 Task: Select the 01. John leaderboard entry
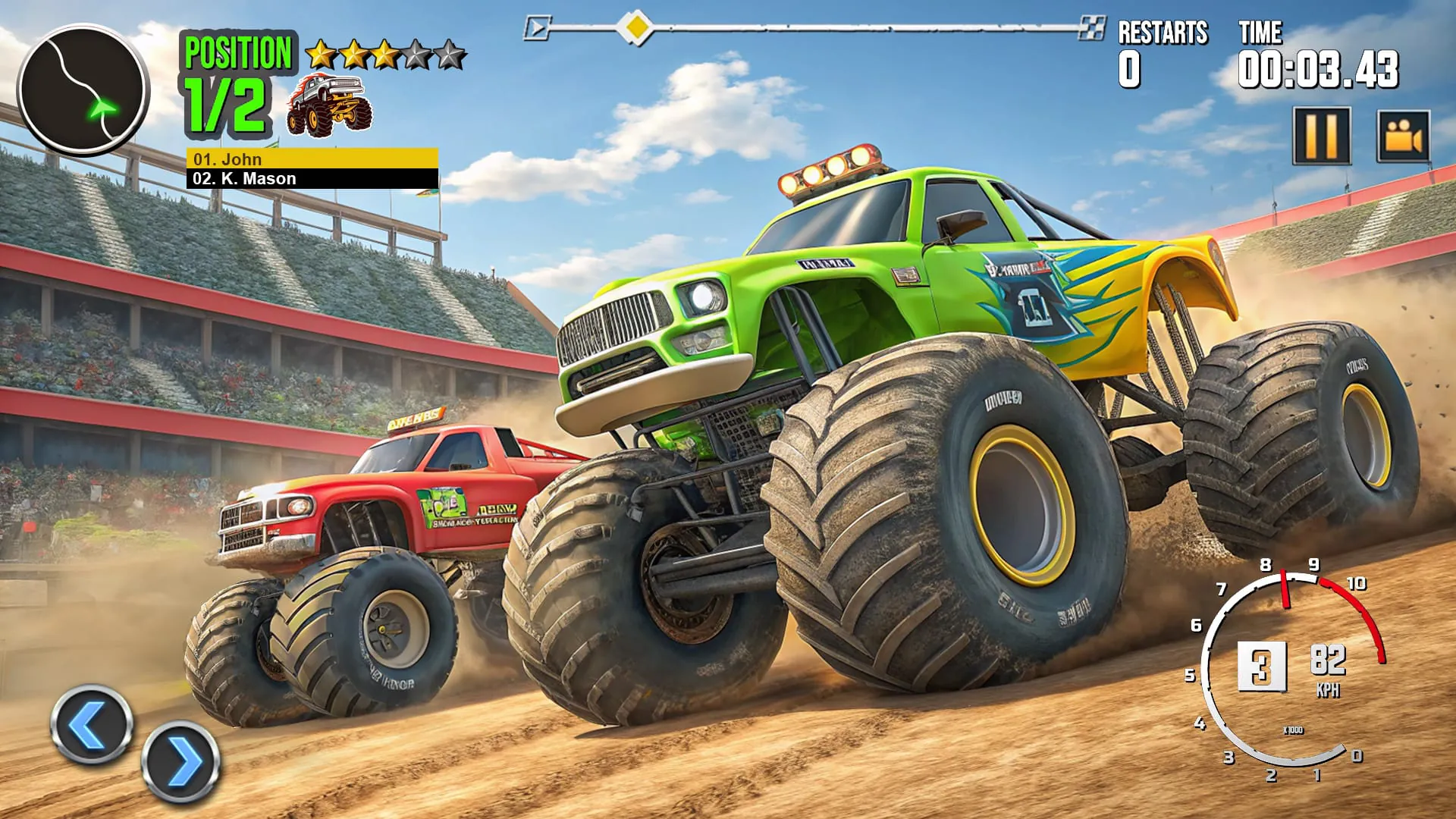click(x=311, y=159)
